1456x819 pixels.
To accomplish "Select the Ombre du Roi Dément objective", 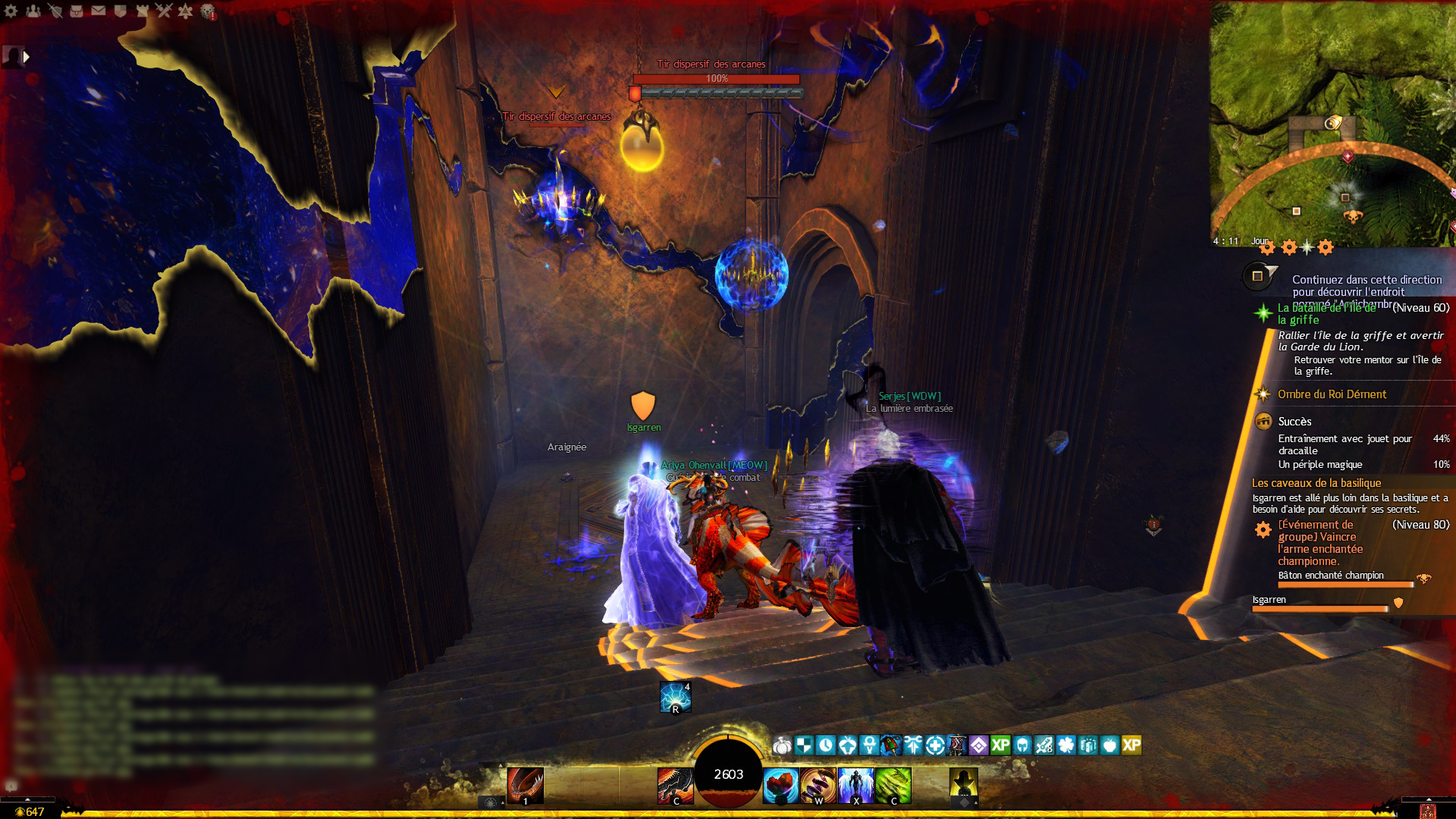I will 1332,394.
